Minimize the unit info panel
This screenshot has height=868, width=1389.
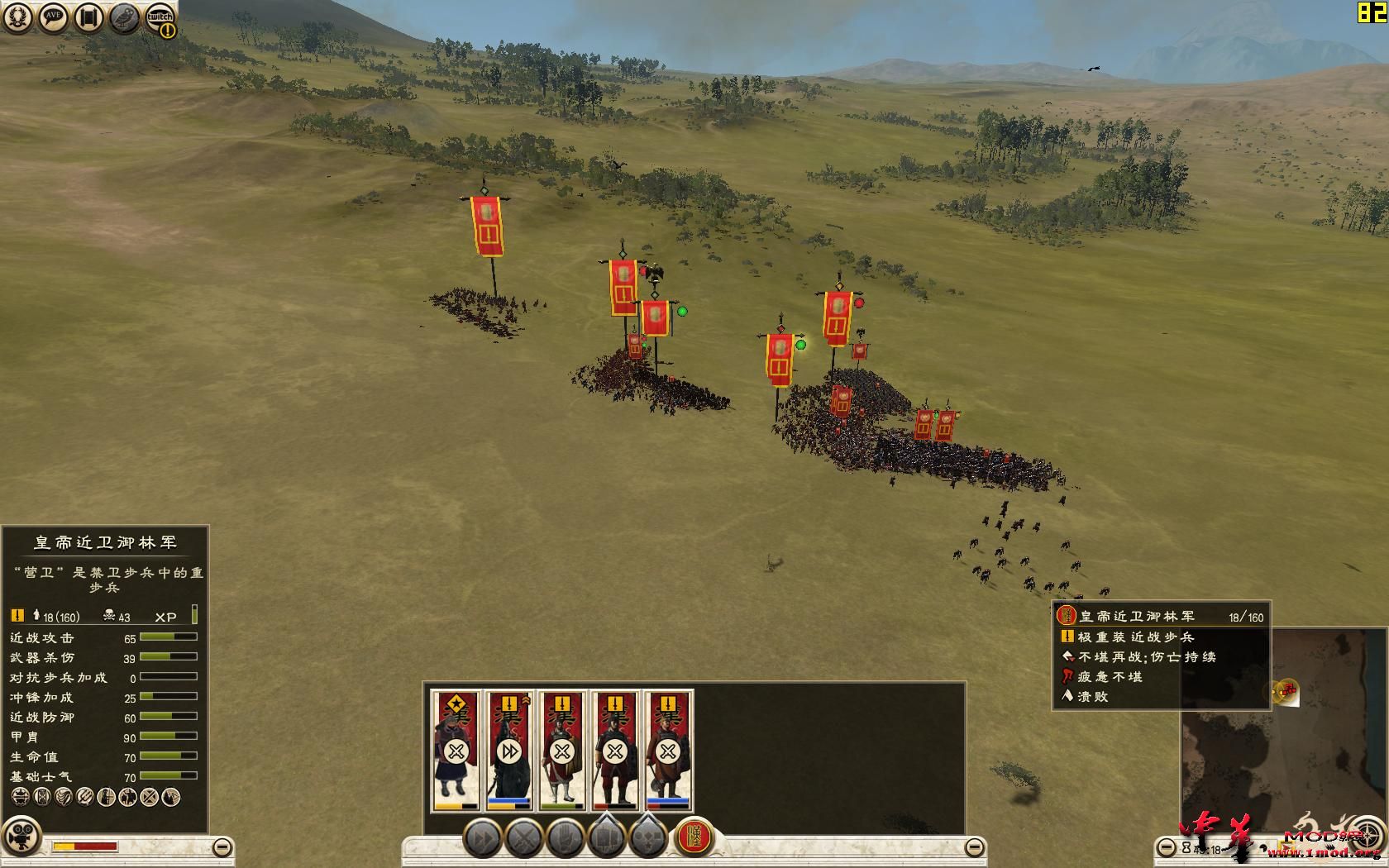(x=222, y=847)
